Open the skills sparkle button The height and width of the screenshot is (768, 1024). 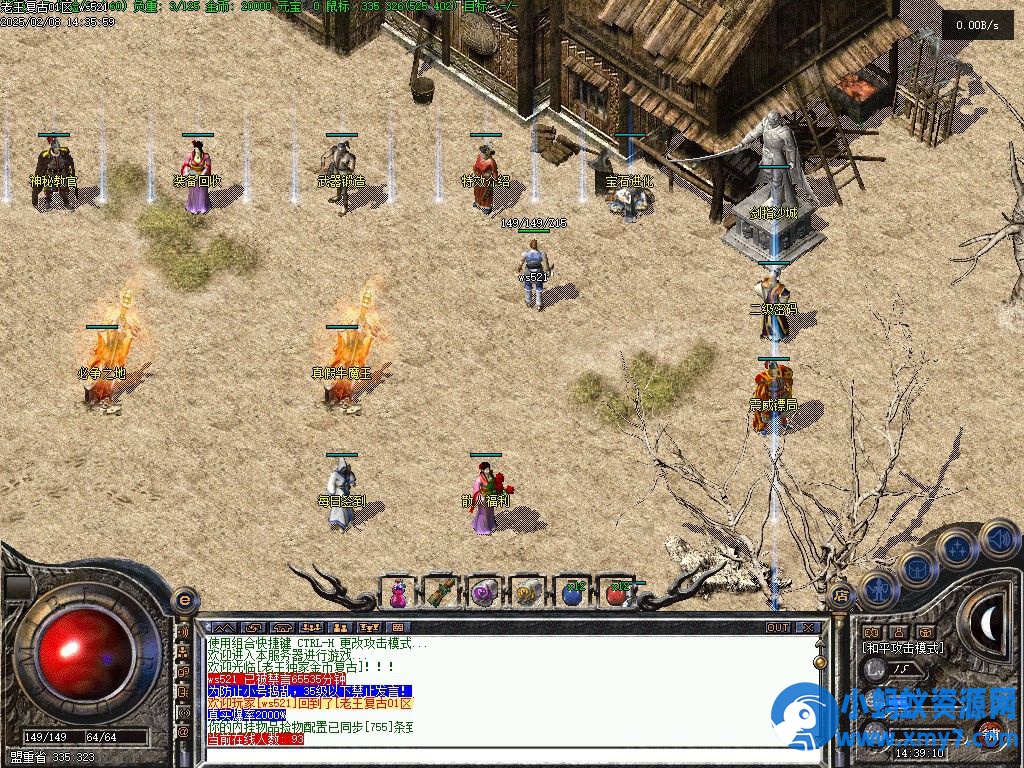coord(957,549)
